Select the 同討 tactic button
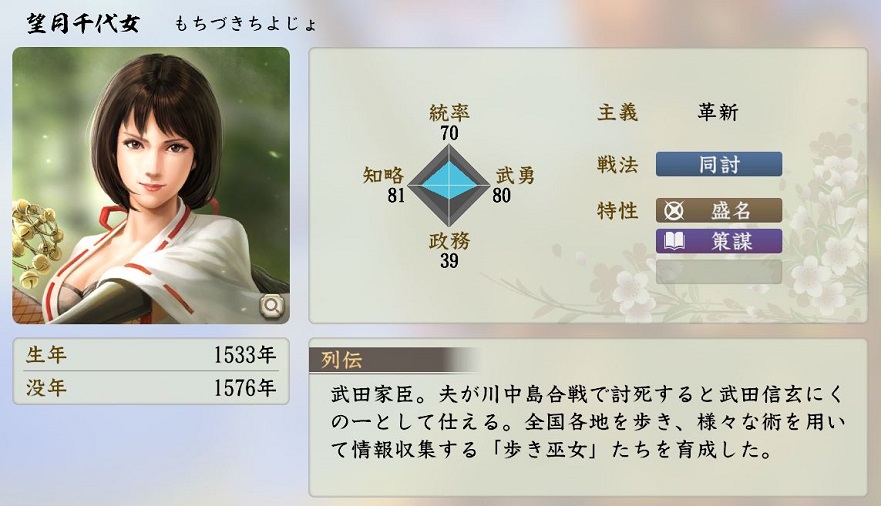 tap(718, 165)
